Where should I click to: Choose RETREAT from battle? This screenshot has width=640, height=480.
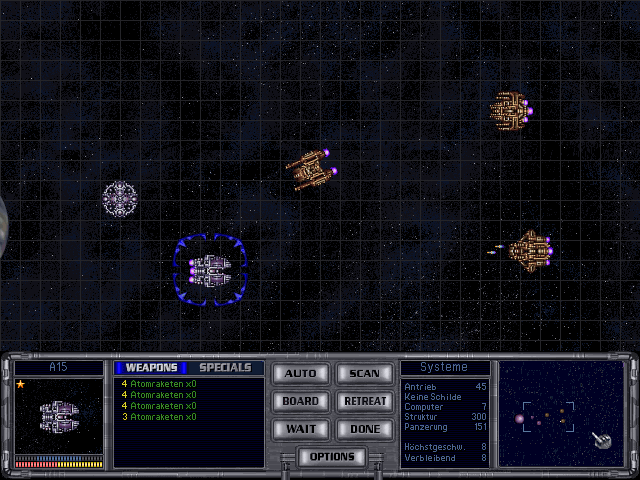pos(364,402)
